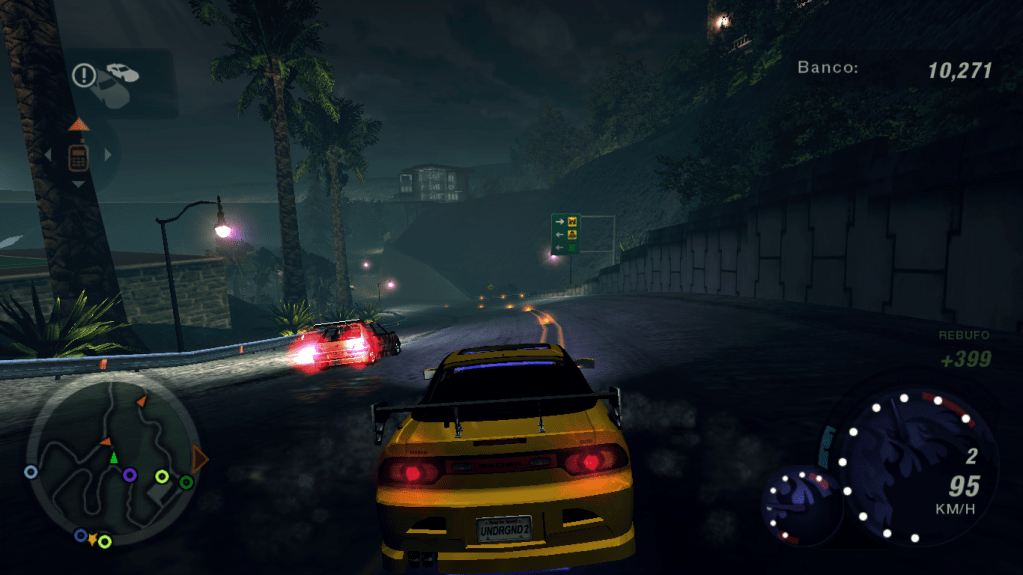Click the exclamation alert icon

tap(83, 74)
